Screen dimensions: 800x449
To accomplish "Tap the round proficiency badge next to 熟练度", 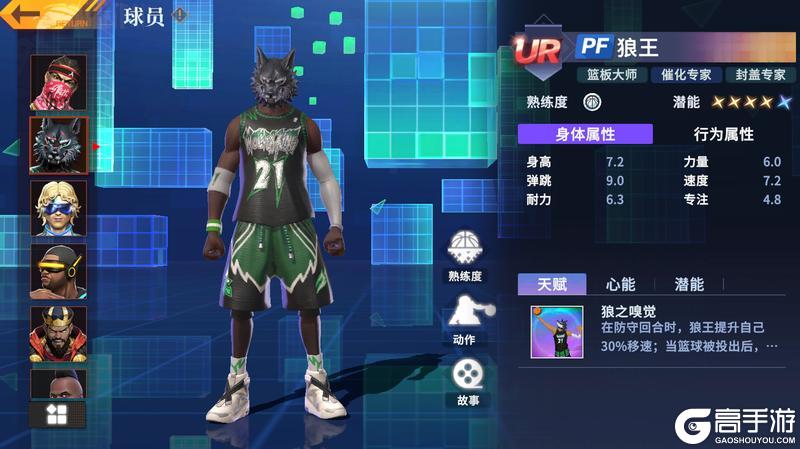I will click(592, 102).
